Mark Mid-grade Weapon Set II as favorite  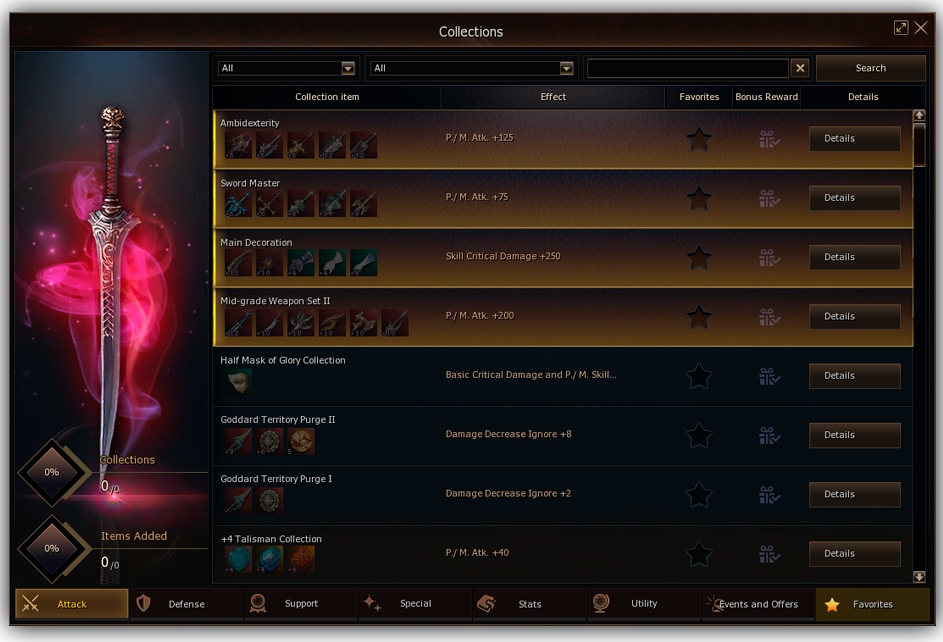(699, 316)
